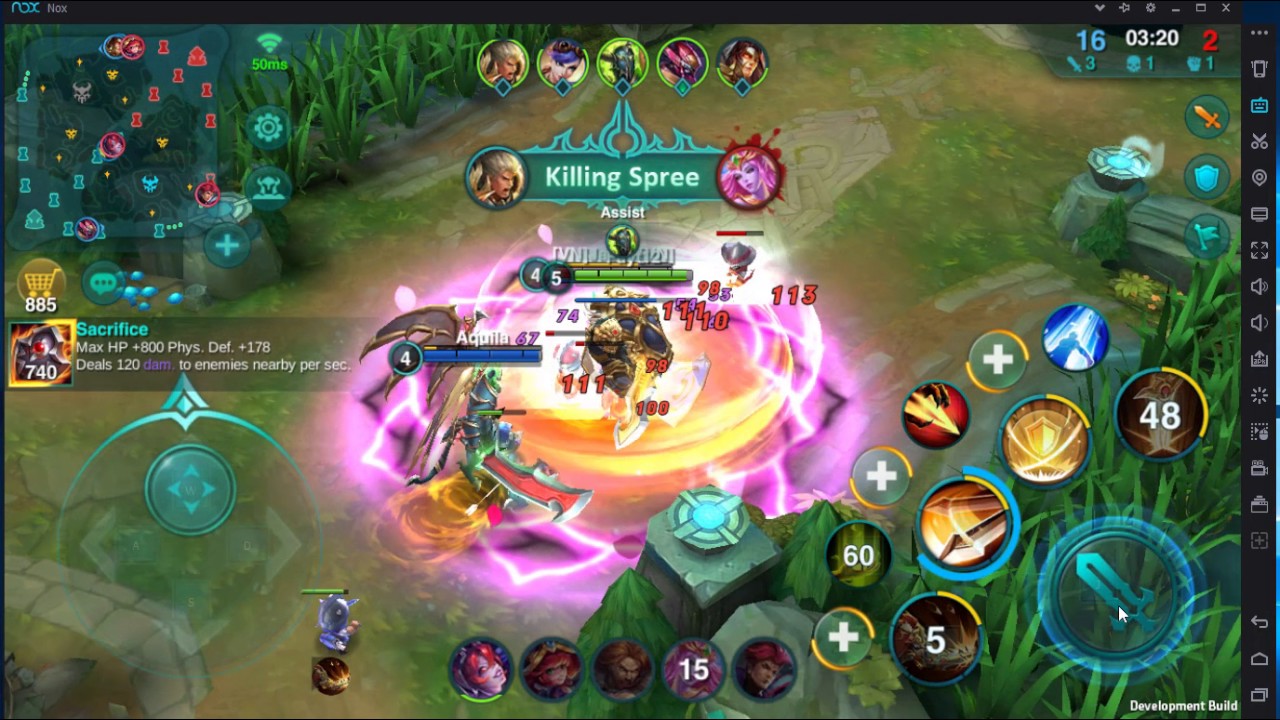
Task: Toggle Nox fullscreen mode
Action: 1259,249
